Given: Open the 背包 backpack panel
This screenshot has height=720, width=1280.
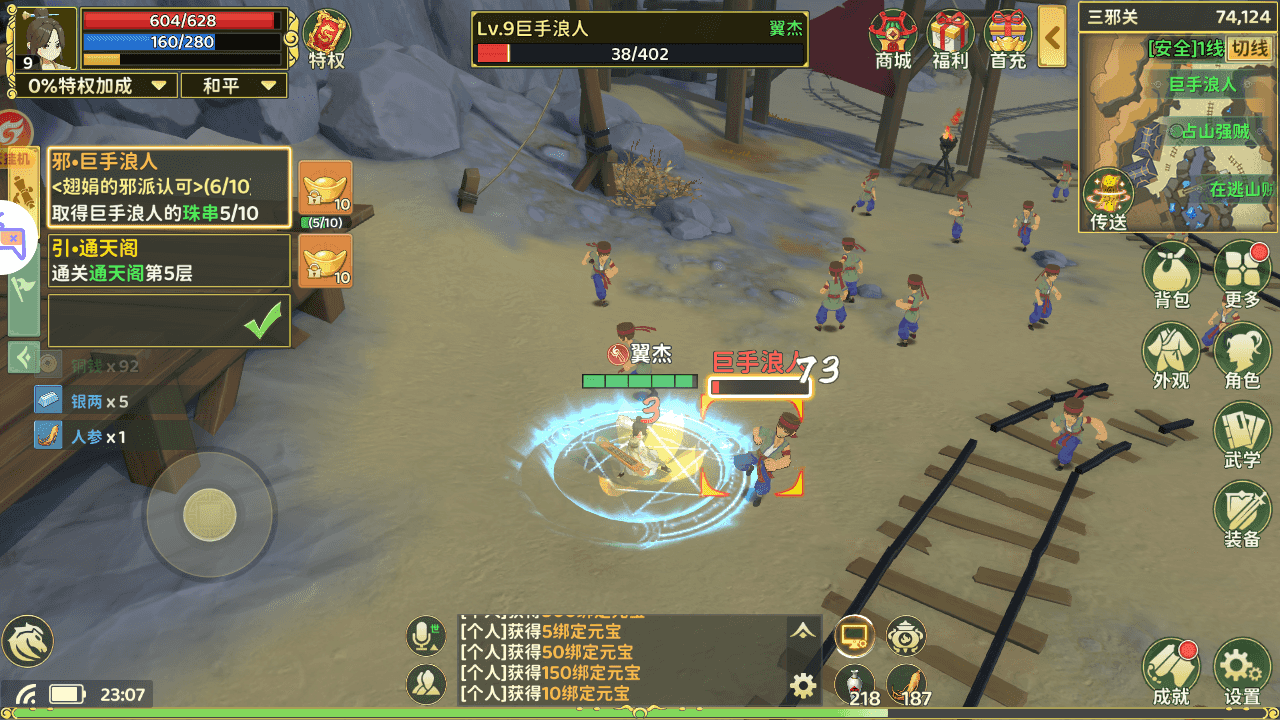Looking at the screenshot, I should [1170, 268].
